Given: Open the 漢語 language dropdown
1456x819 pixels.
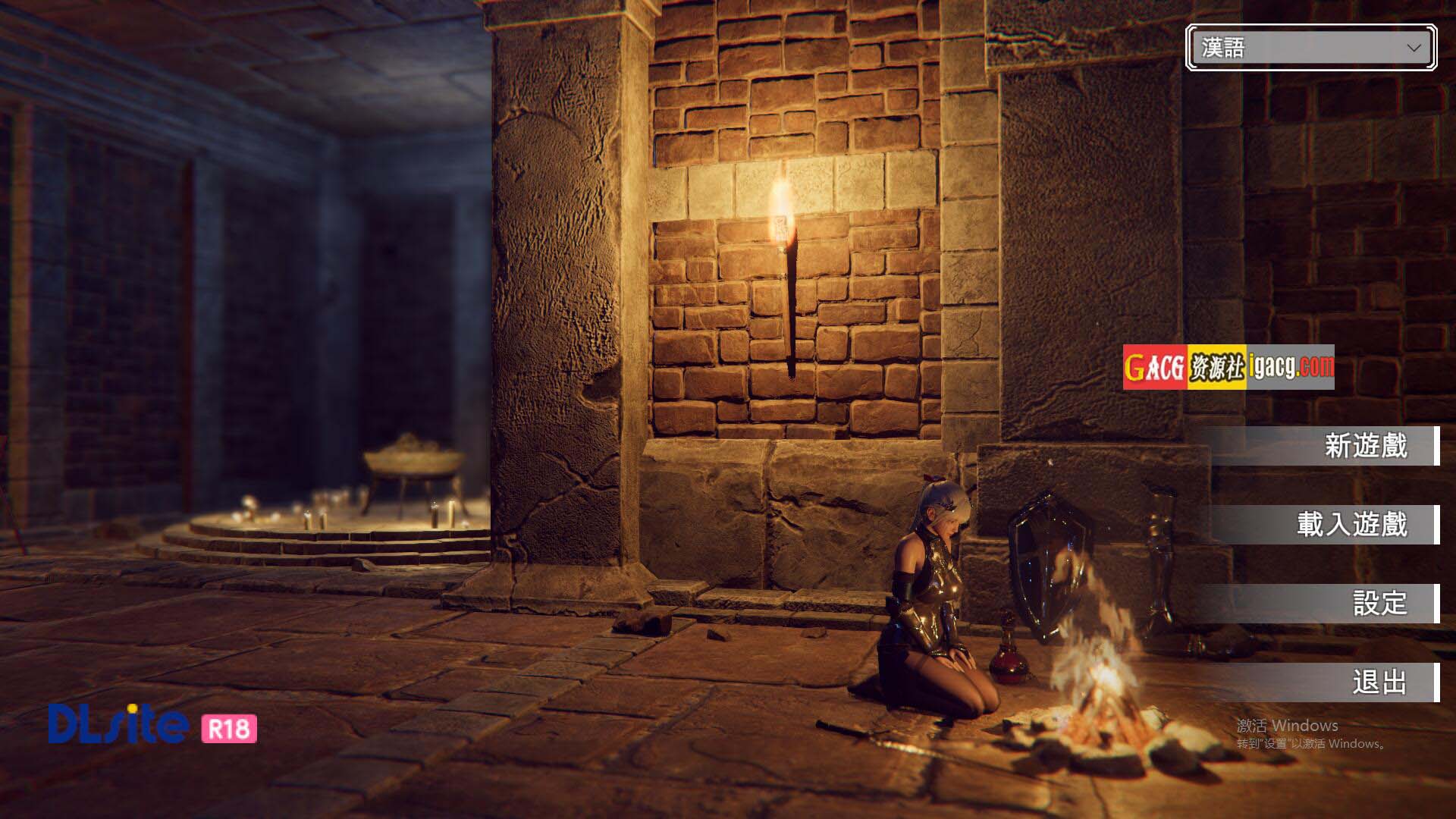Looking at the screenshot, I should pos(1310,48).
